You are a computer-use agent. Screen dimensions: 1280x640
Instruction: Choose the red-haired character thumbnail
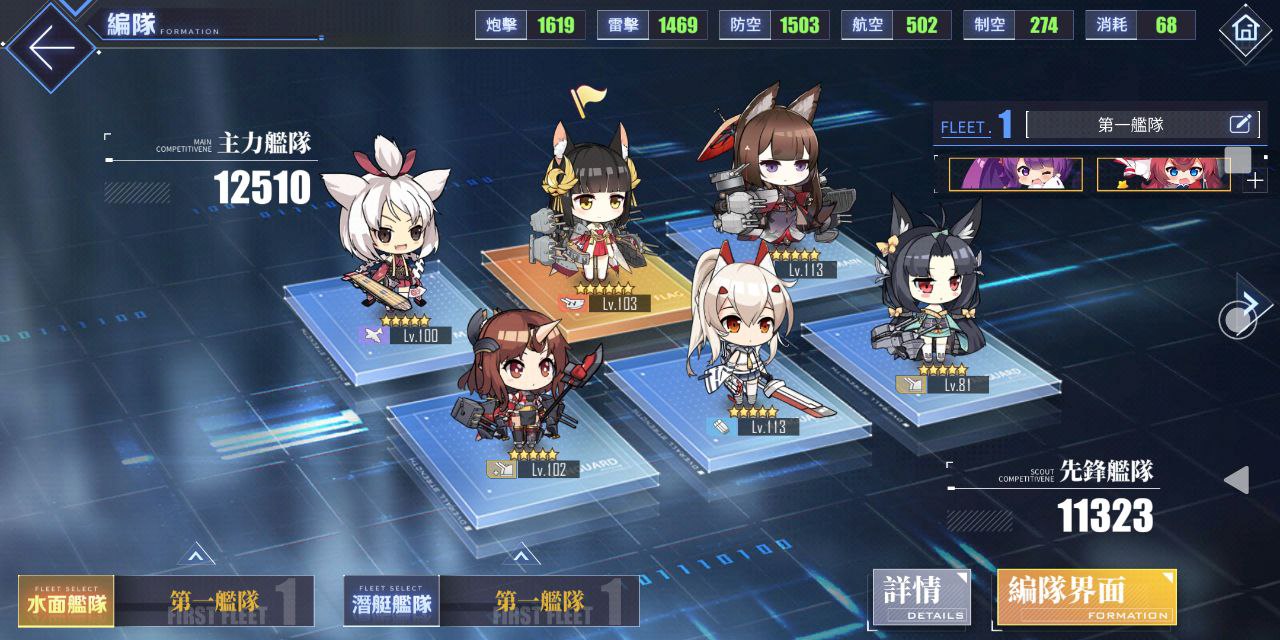(x=1163, y=175)
